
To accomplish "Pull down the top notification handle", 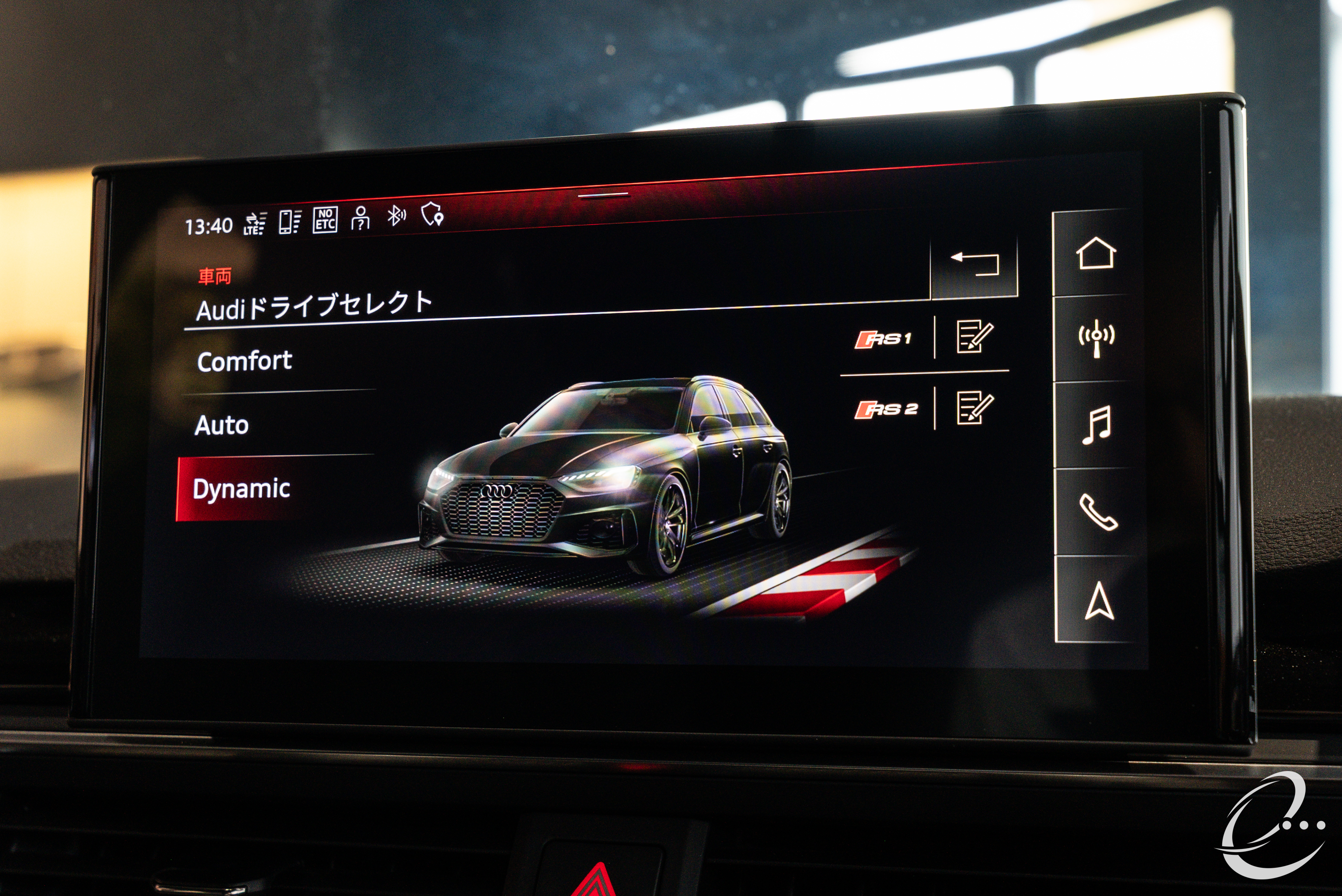I will coord(603,194).
